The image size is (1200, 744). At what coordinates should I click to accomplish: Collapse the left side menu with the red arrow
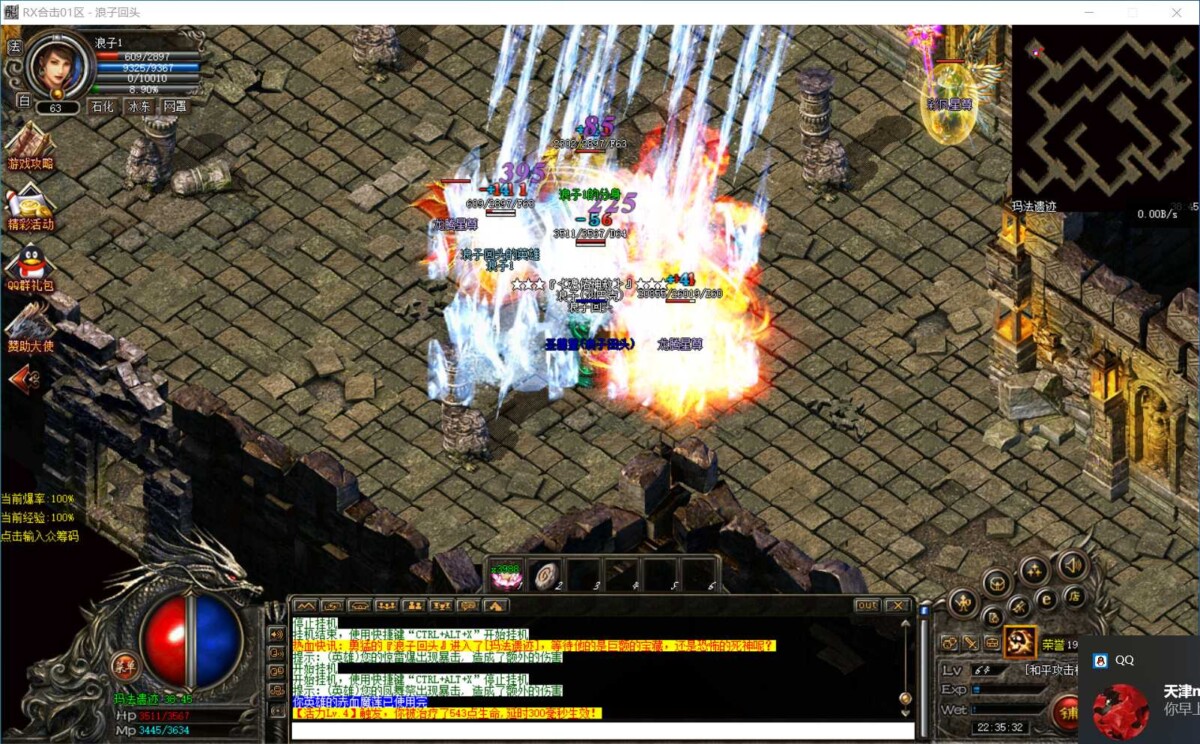[x=24, y=379]
